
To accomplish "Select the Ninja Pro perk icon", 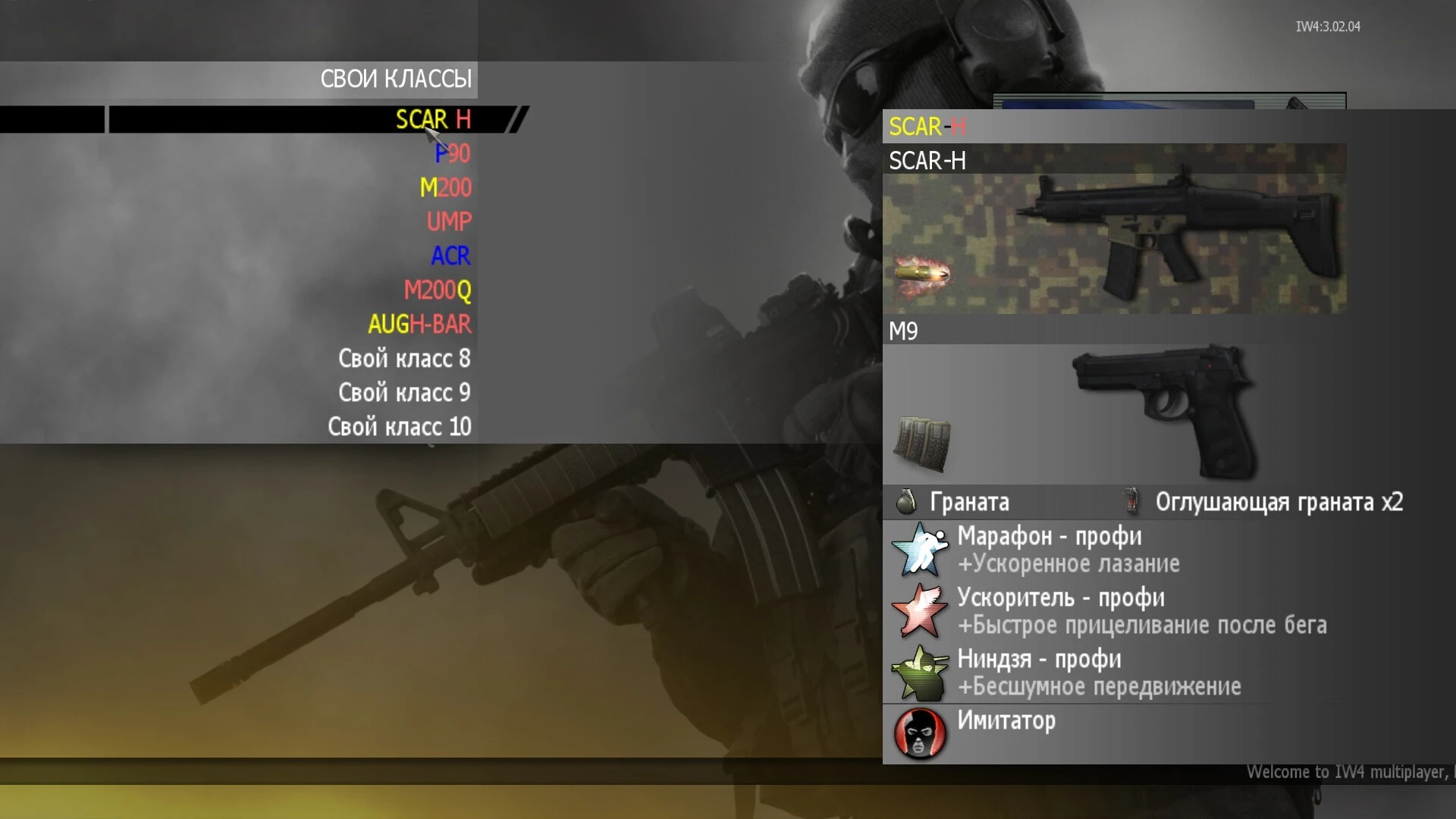I will coord(919,672).
